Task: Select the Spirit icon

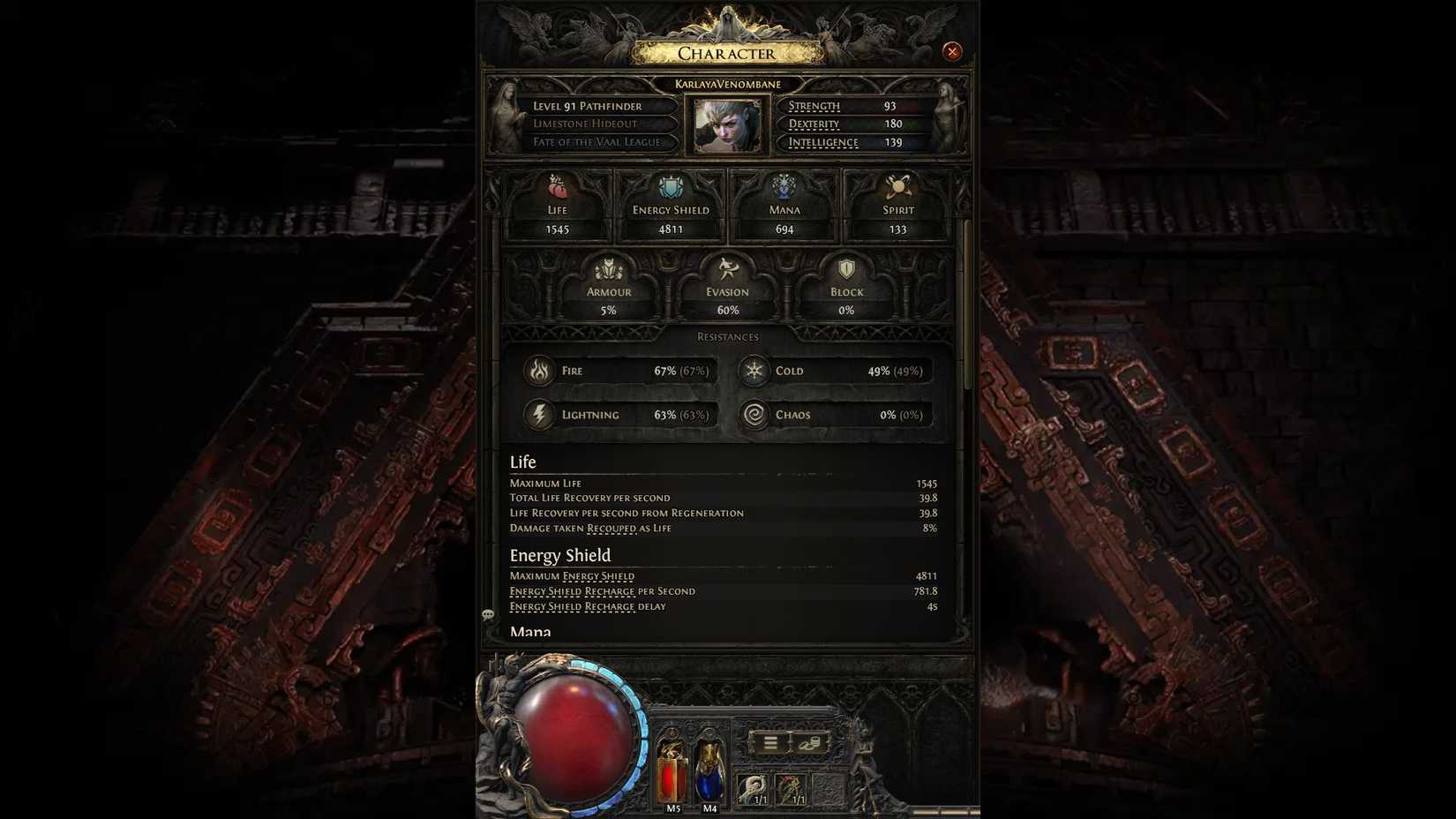Action: pyautogui.click(x=897, y=187)
